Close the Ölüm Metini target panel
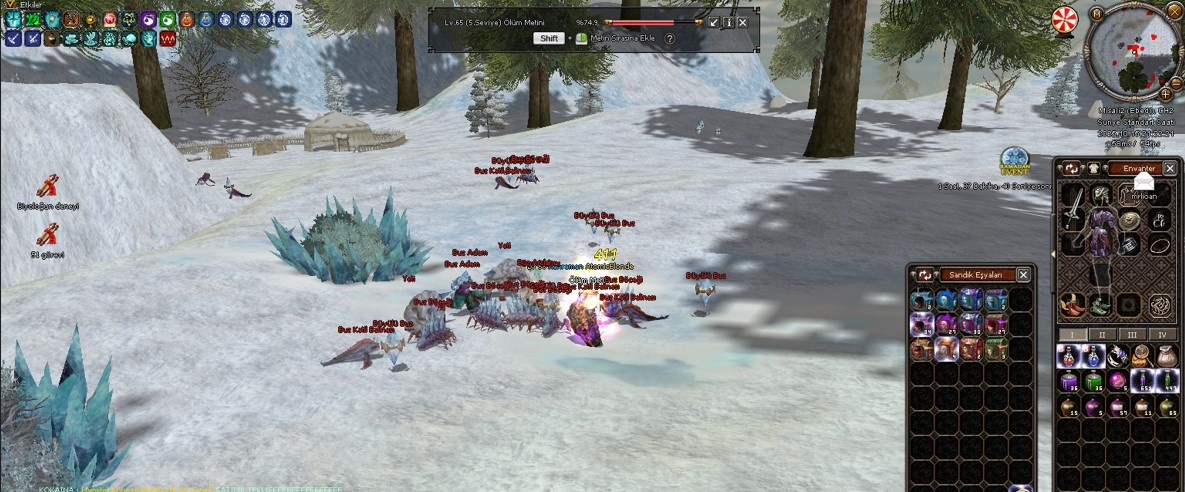The width and height of the screenshot is (1185, 492). click(743, 22)
